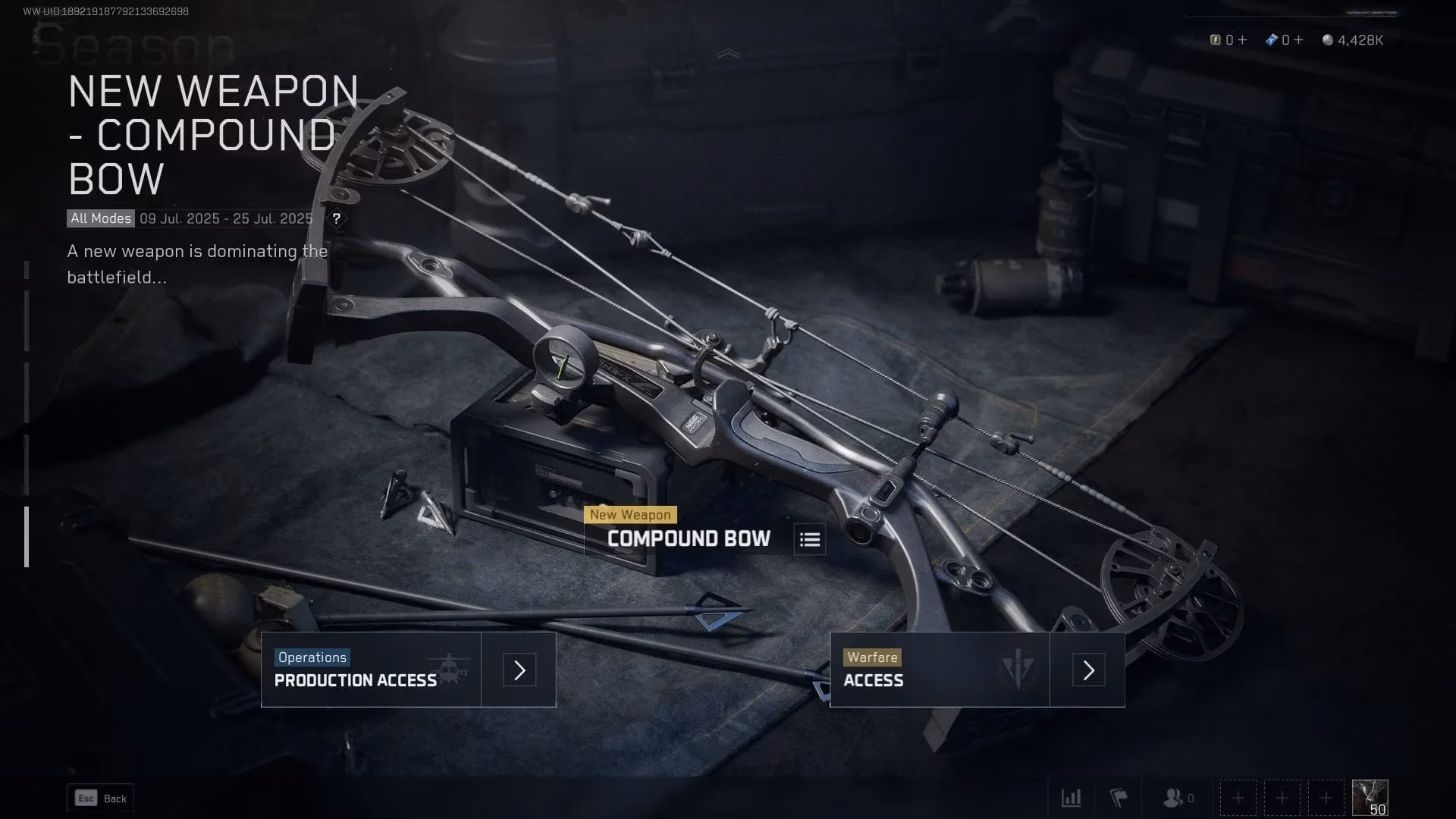Screen dimensions: 1456x819
Task: Select the All Modes label tag
Action: pos(99,218)
